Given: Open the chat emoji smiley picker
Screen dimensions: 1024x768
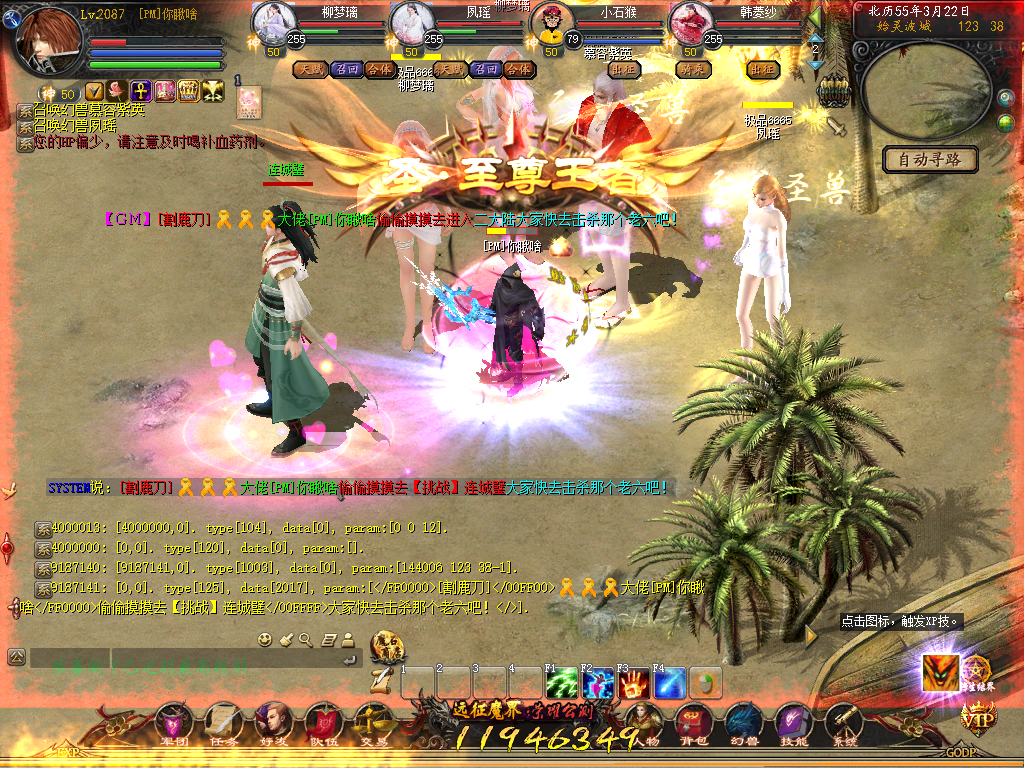Looking at the screenshot, I should point(264,640).
